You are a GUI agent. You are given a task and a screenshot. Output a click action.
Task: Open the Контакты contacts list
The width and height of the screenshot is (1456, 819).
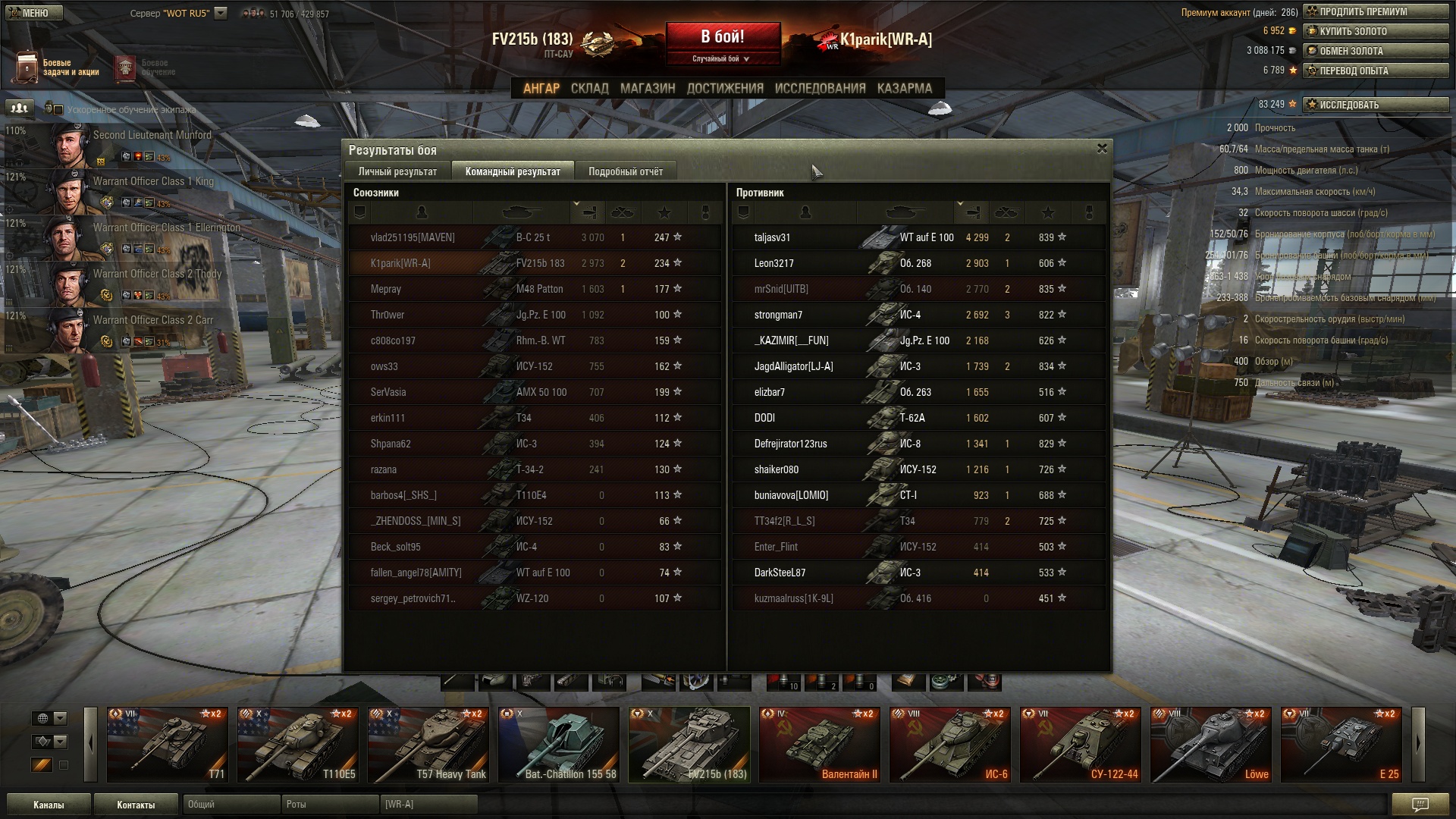136,805
